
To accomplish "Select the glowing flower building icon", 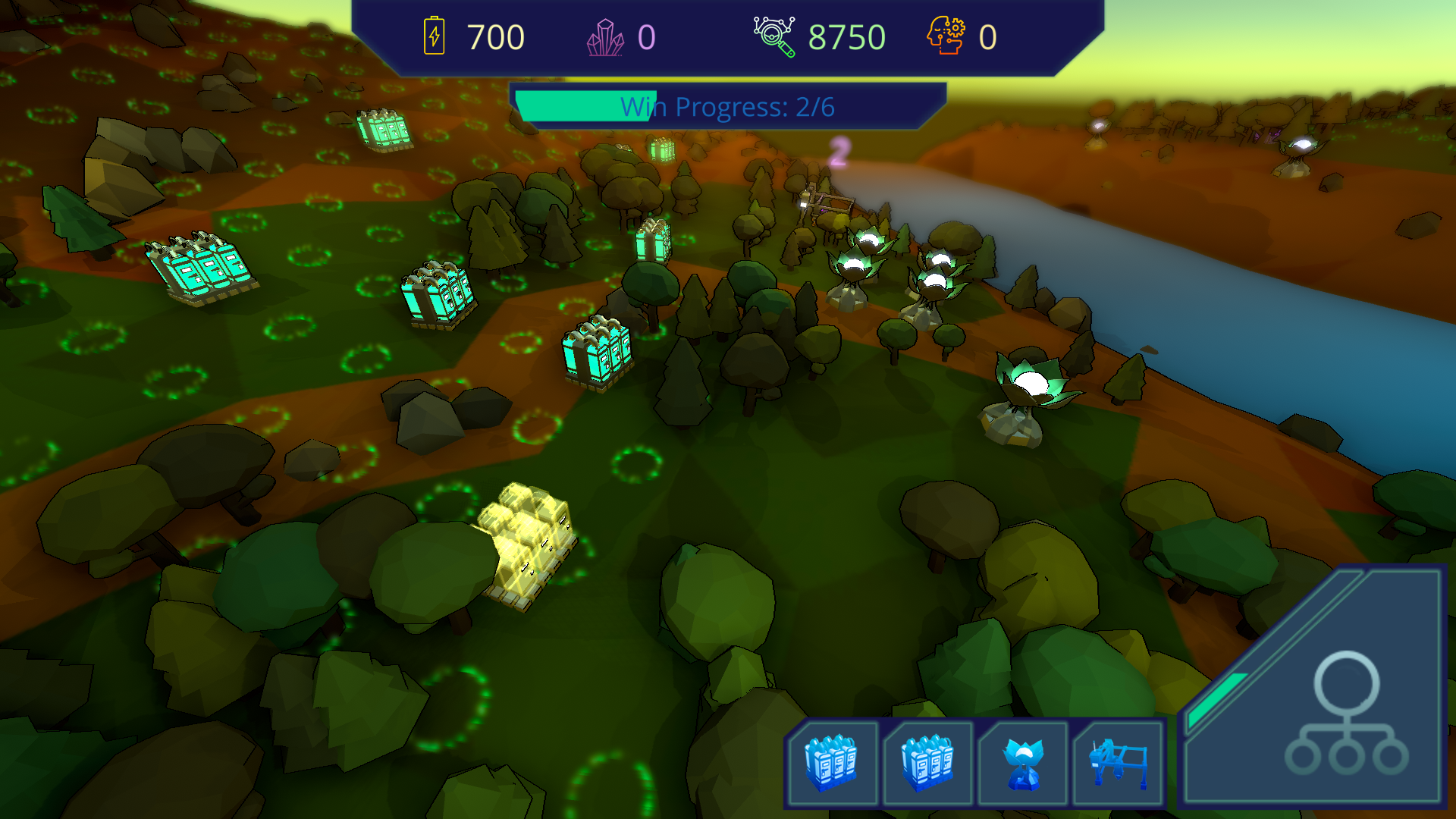I will (1023, 763).
